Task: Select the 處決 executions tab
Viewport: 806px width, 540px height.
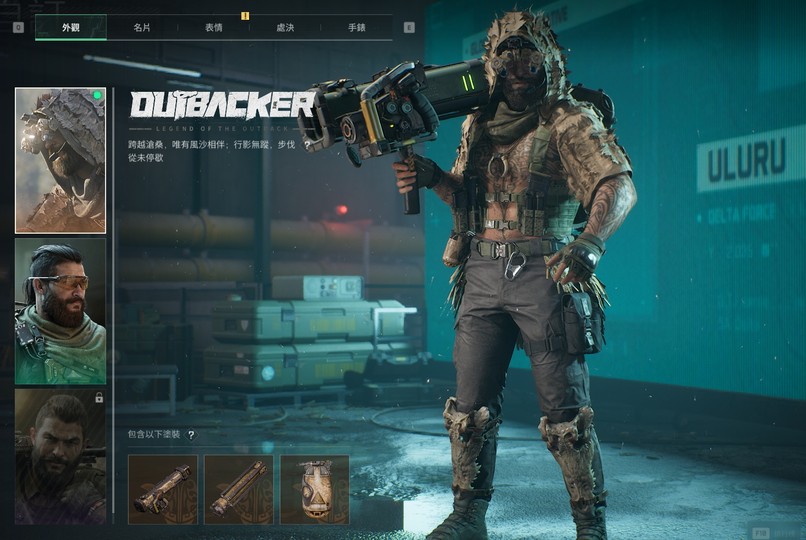Action: 285,28
